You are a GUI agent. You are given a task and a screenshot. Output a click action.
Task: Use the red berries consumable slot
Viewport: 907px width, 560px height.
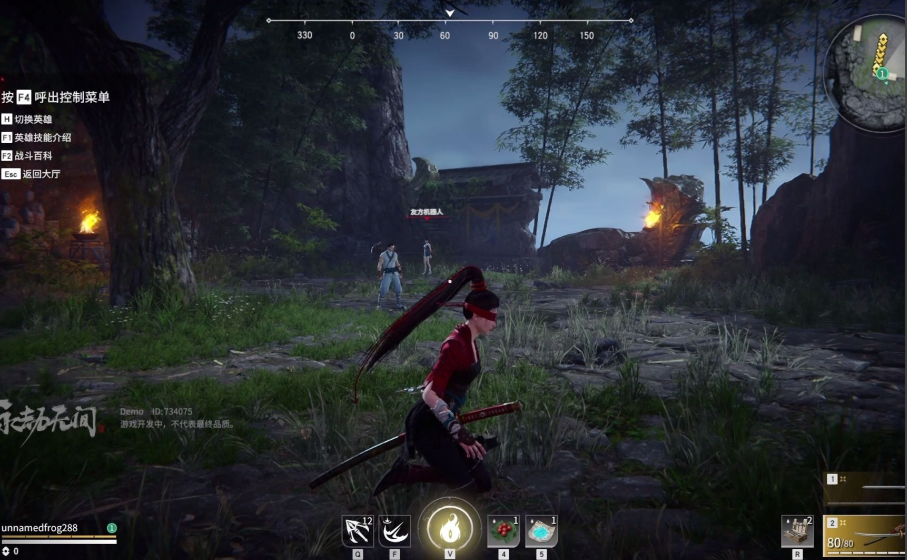503,530
